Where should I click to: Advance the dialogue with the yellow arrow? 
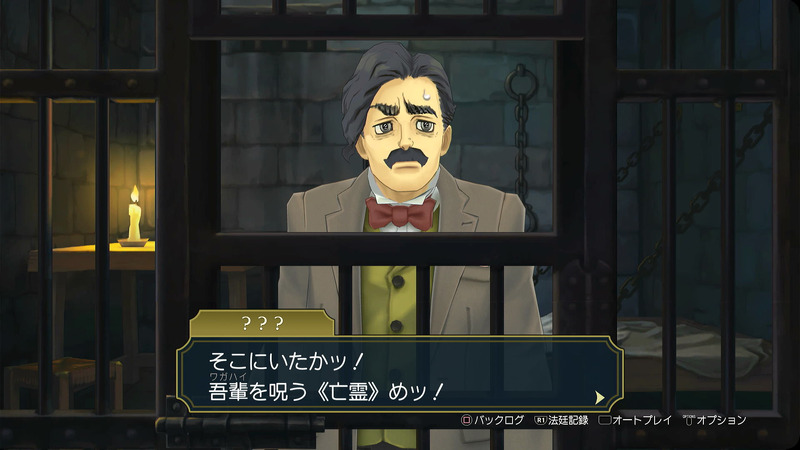[599, 396]
